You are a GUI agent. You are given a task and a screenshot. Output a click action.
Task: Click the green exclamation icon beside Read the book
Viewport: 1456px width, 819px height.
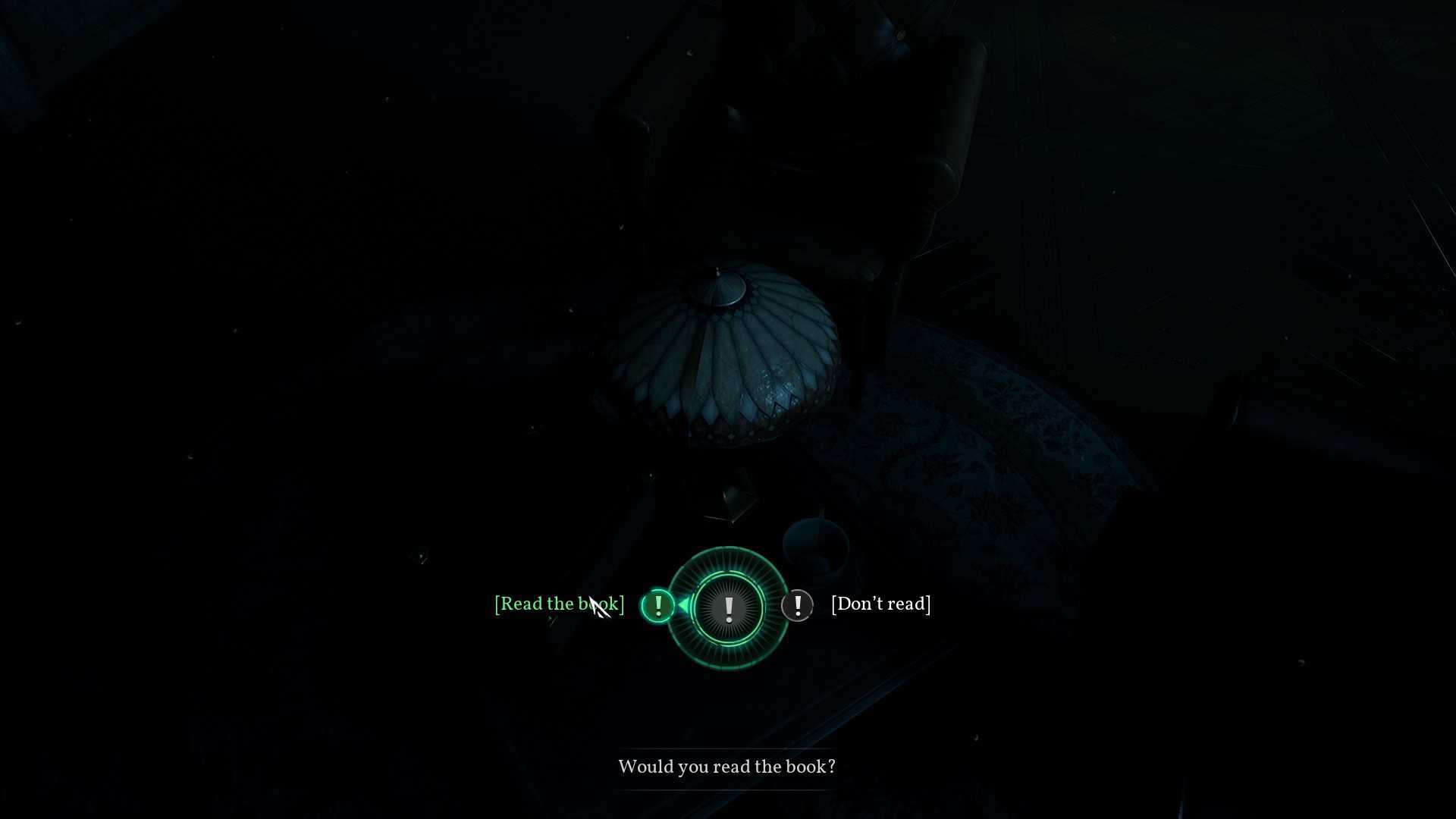[x=657, y=606]
